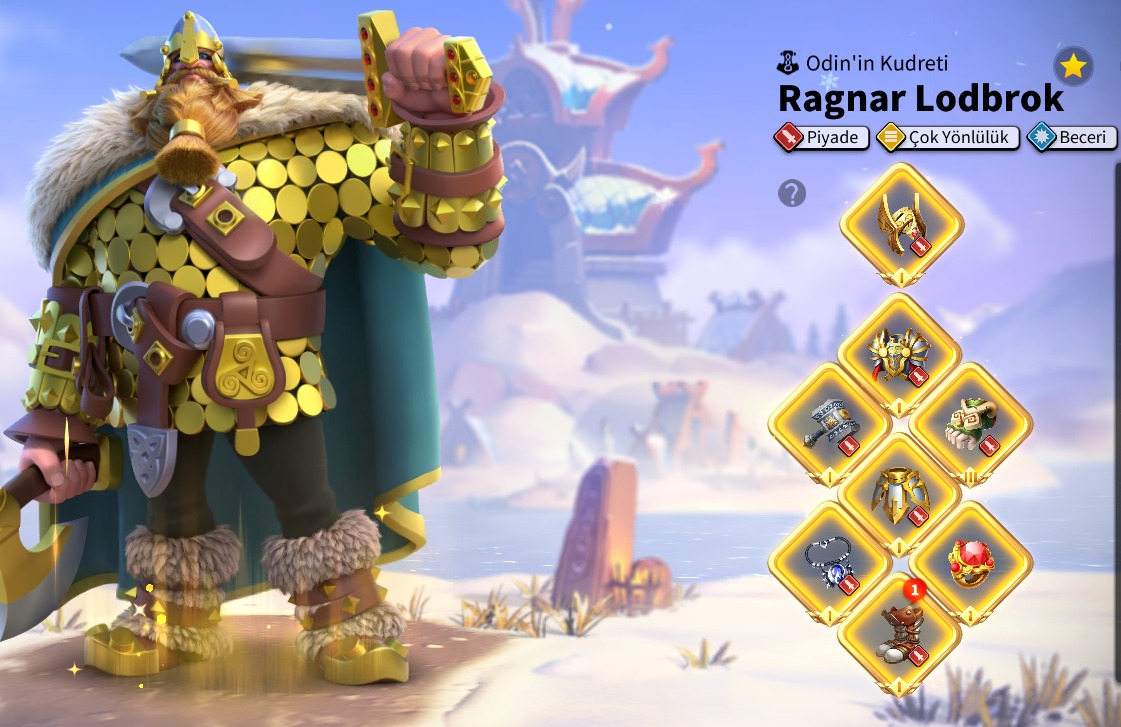Open the boots slot with notification
The width and height of the screenshot is (1121, 727).
click(x=899, y=633)
